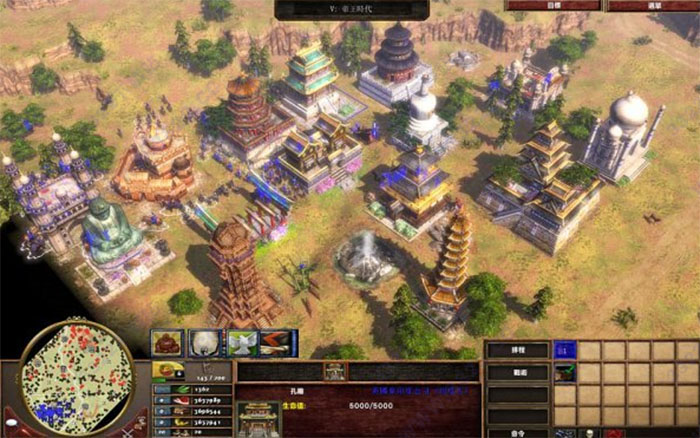This screenshot has width=700, height=438.
Task: Open the 排程 queue tab
Action: tap(517, 351)
